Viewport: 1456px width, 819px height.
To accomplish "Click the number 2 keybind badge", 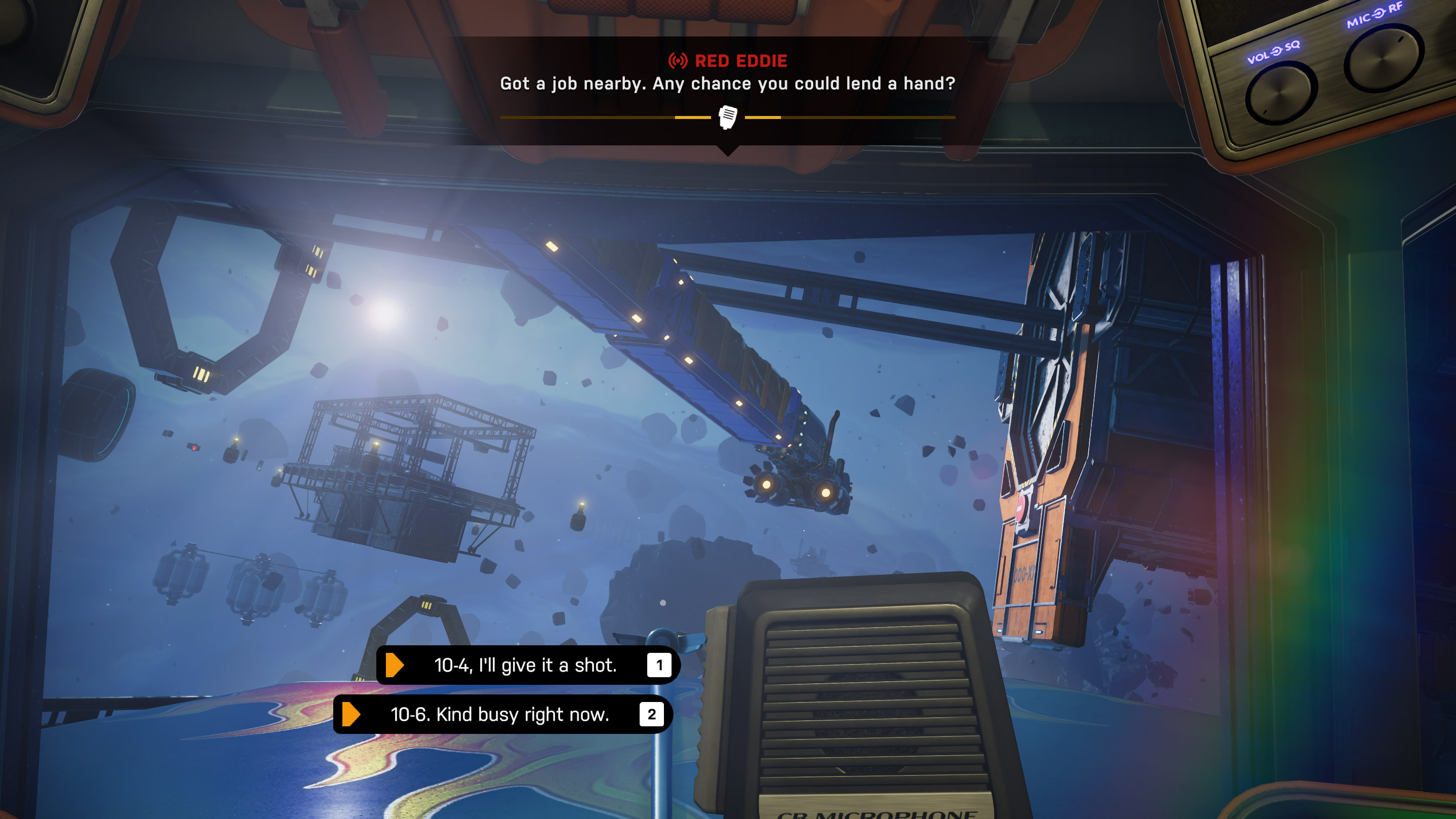I will (x=653, y=714).
